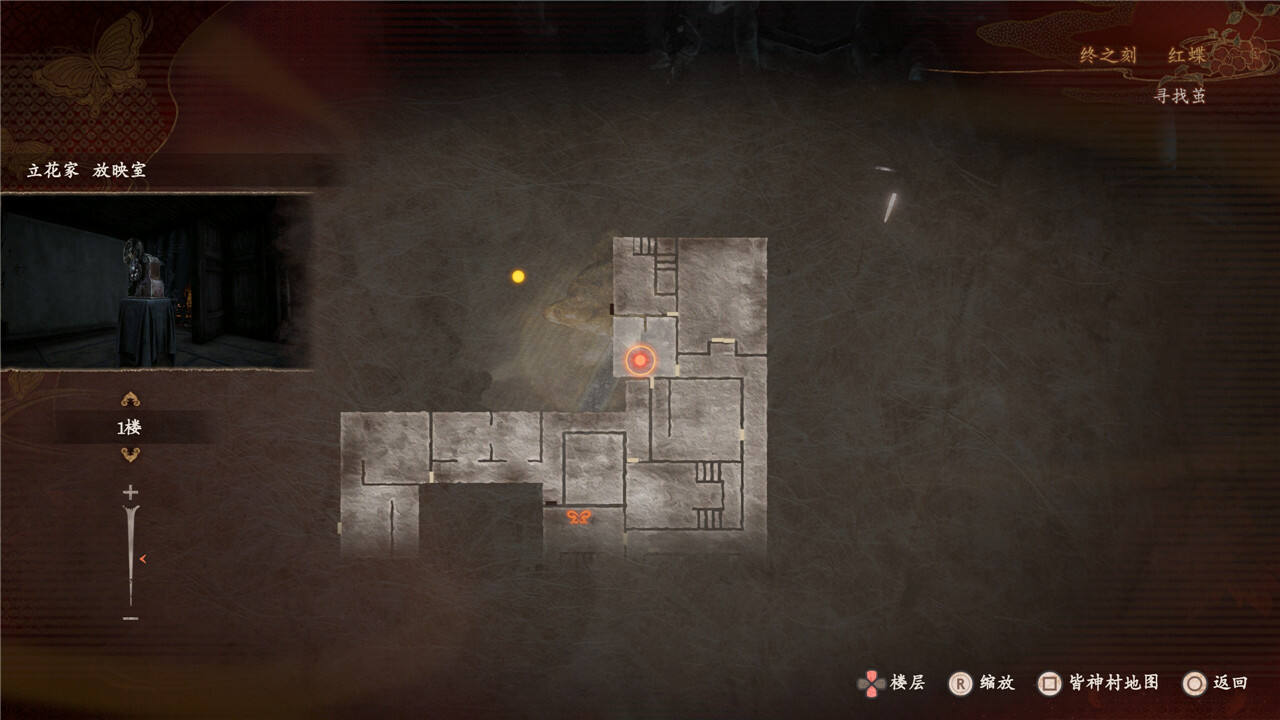Image resolution: width=1280 pixels, height=720 pixels.
Task: Zoom in with the plus sign
Action: pos(130,492)
